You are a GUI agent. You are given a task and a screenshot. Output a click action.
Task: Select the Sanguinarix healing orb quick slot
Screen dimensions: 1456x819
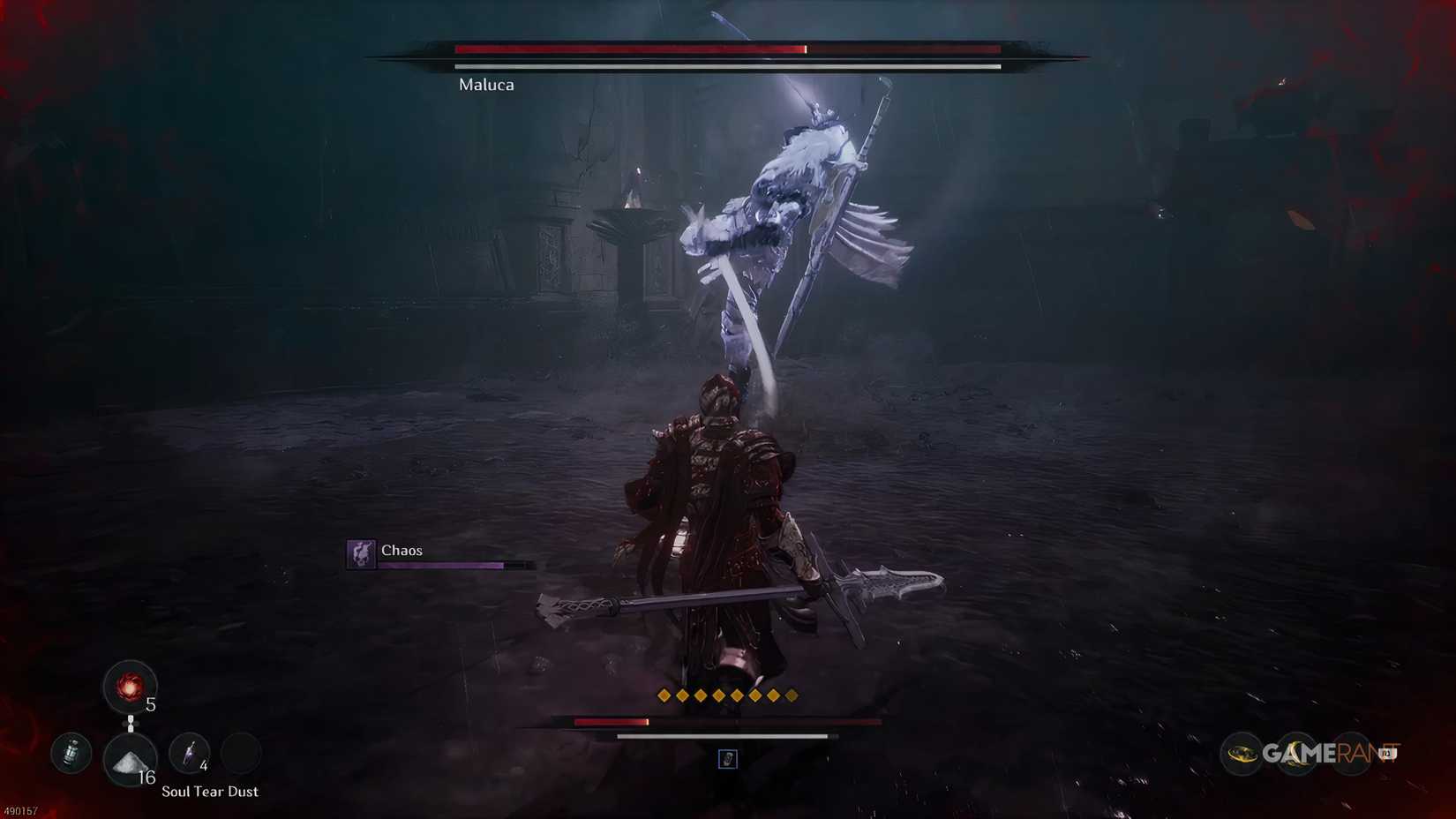[131, 688]
